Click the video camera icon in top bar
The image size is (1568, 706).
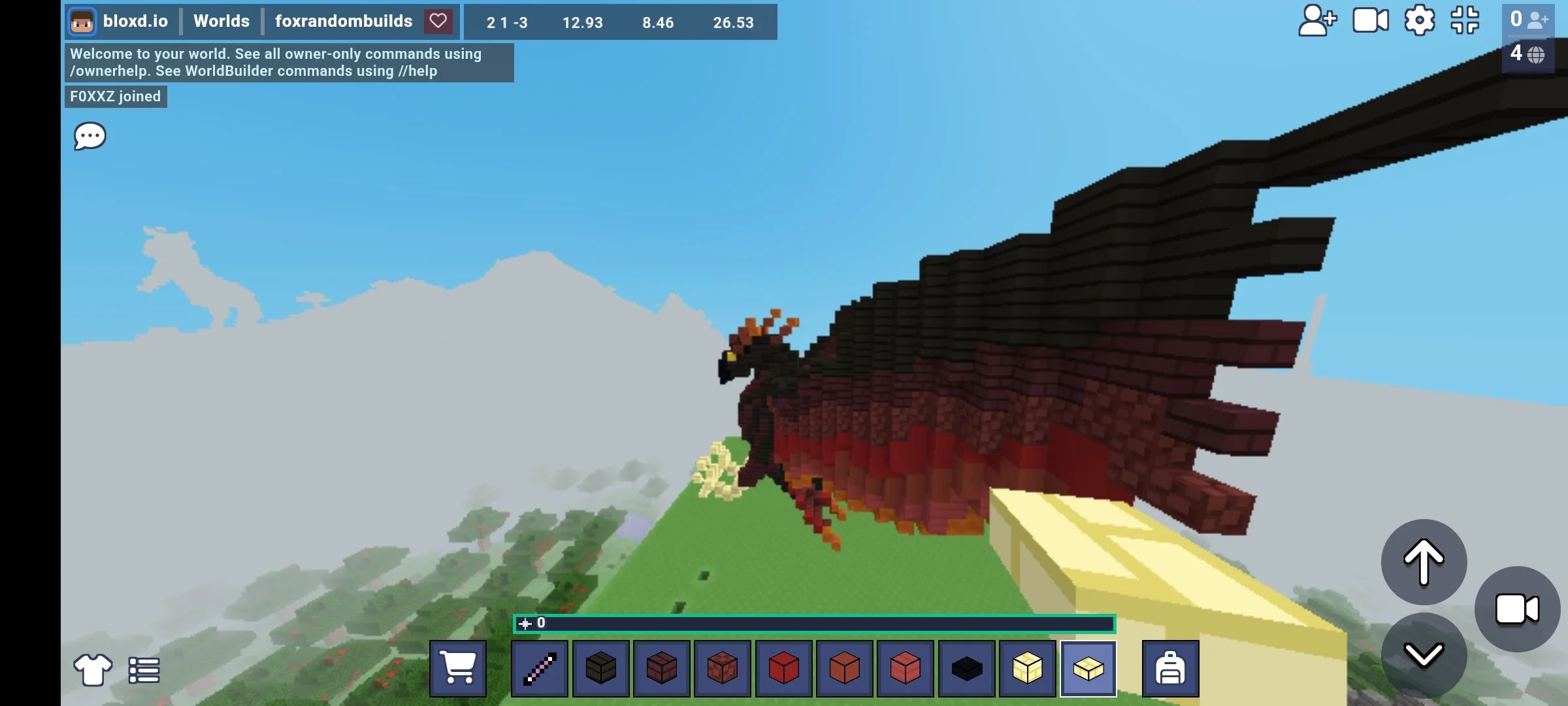click(x=1370, y=21)
